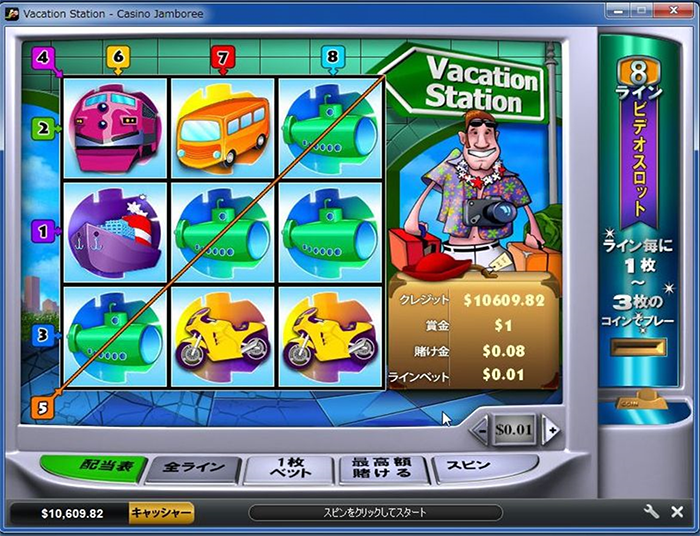Select the blue payline 8 marker

pos(333,57)
